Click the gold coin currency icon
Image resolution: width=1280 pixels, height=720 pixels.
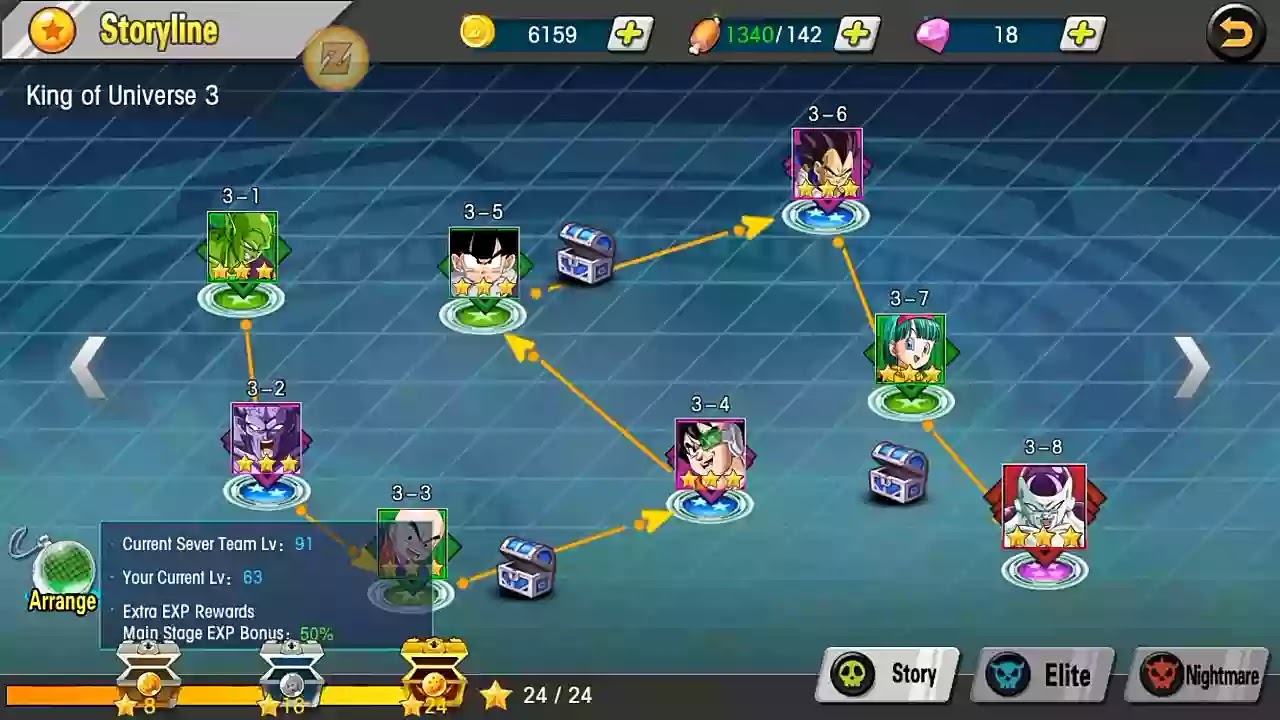point(477,33)
